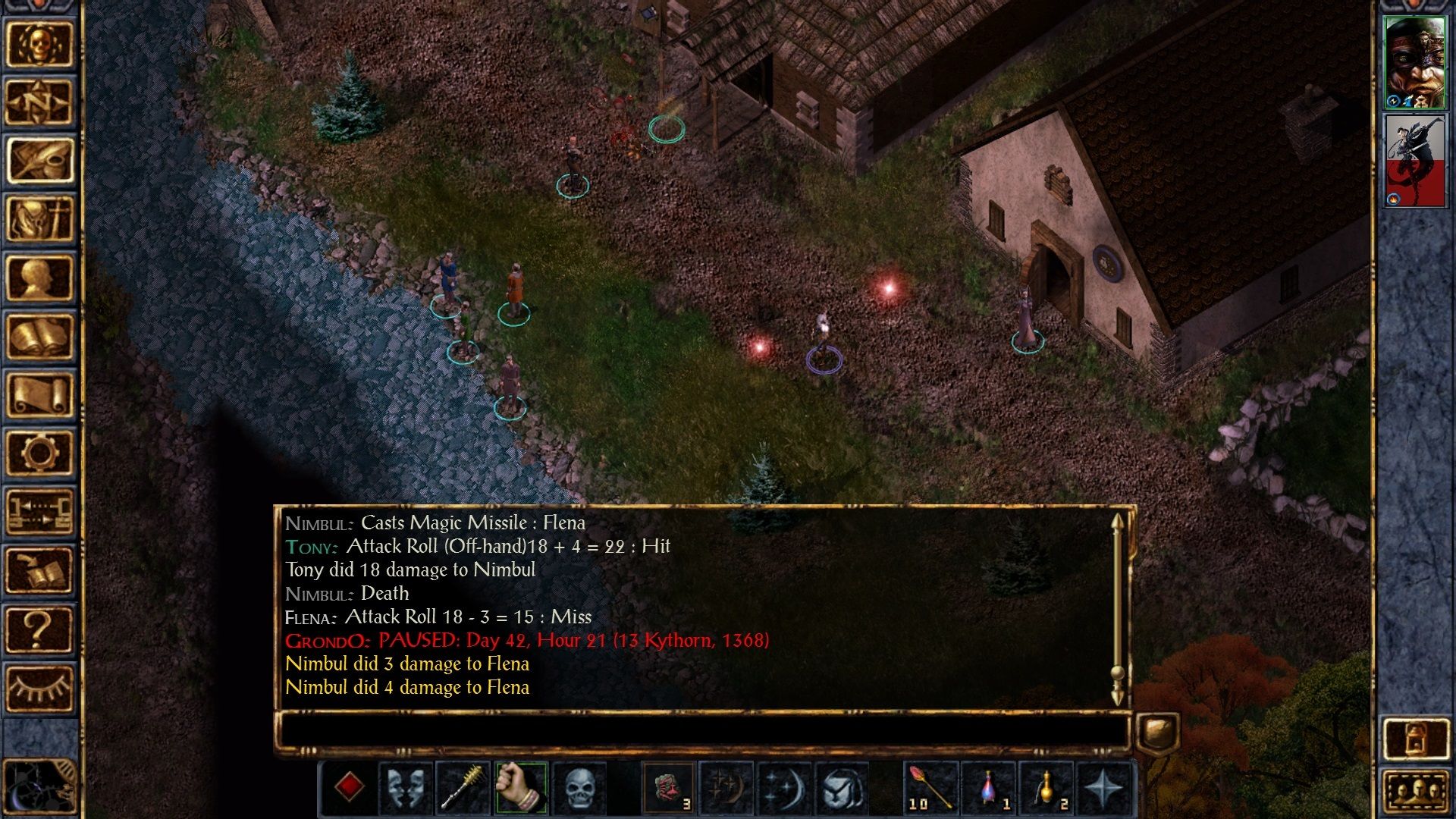Viewport: 1456px width, 819px height.
Task: Open the question mark help button
Action: 39,629
